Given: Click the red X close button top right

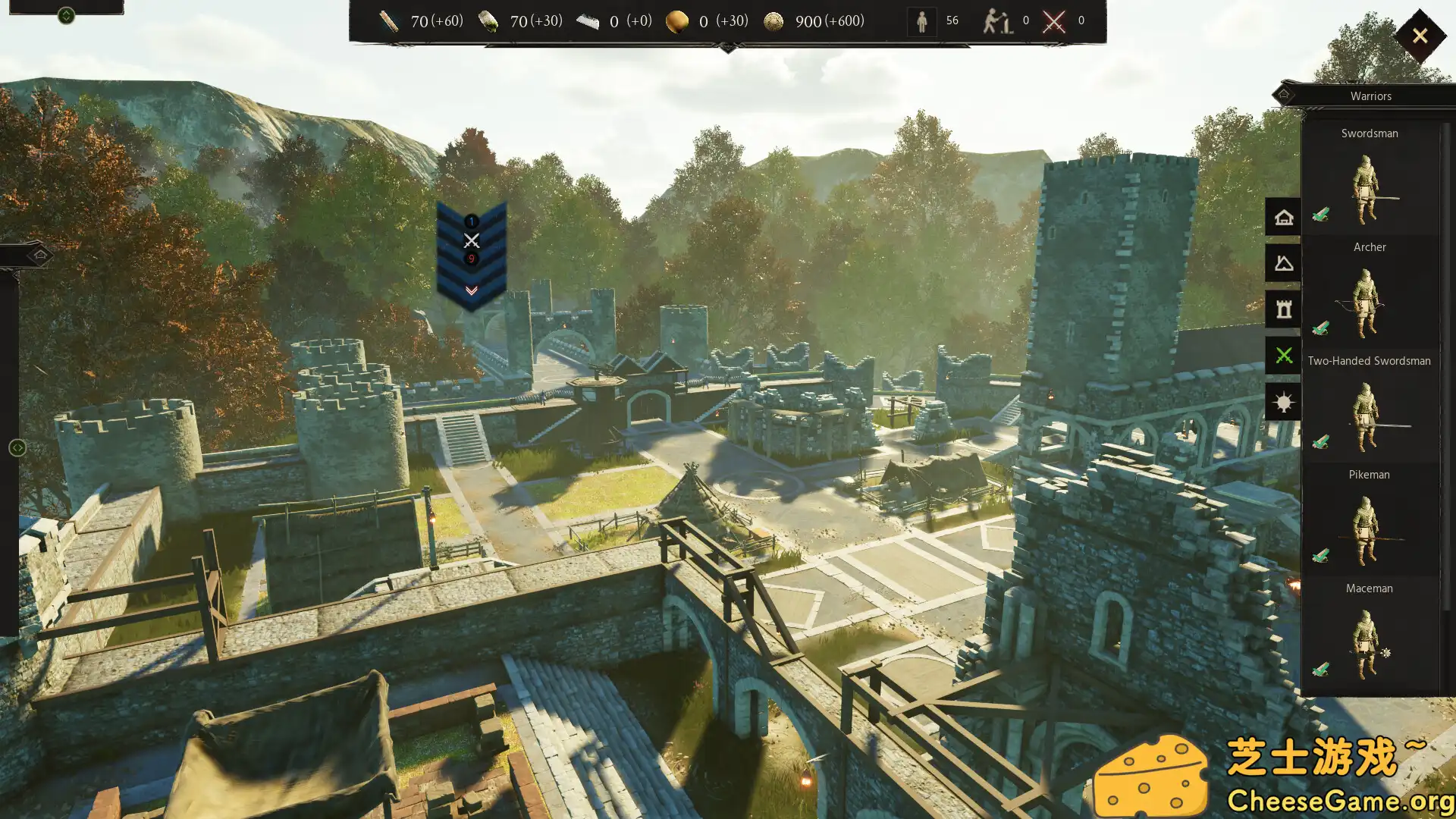Looking at the screenshot, I should pyautogui.click(x=1420, y=35).
